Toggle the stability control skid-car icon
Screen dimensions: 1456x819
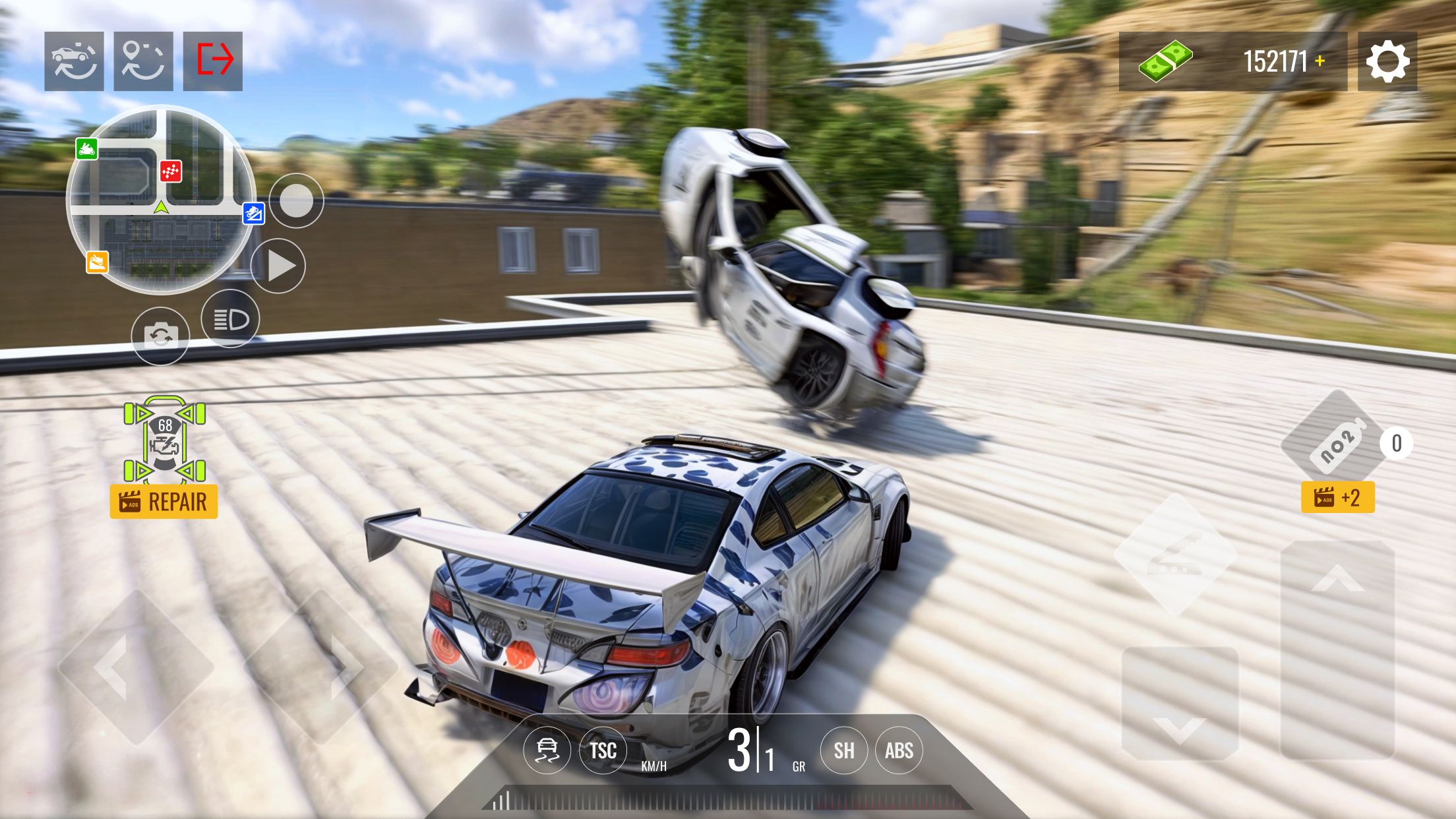pyautogui.click(x=547, y=750)
